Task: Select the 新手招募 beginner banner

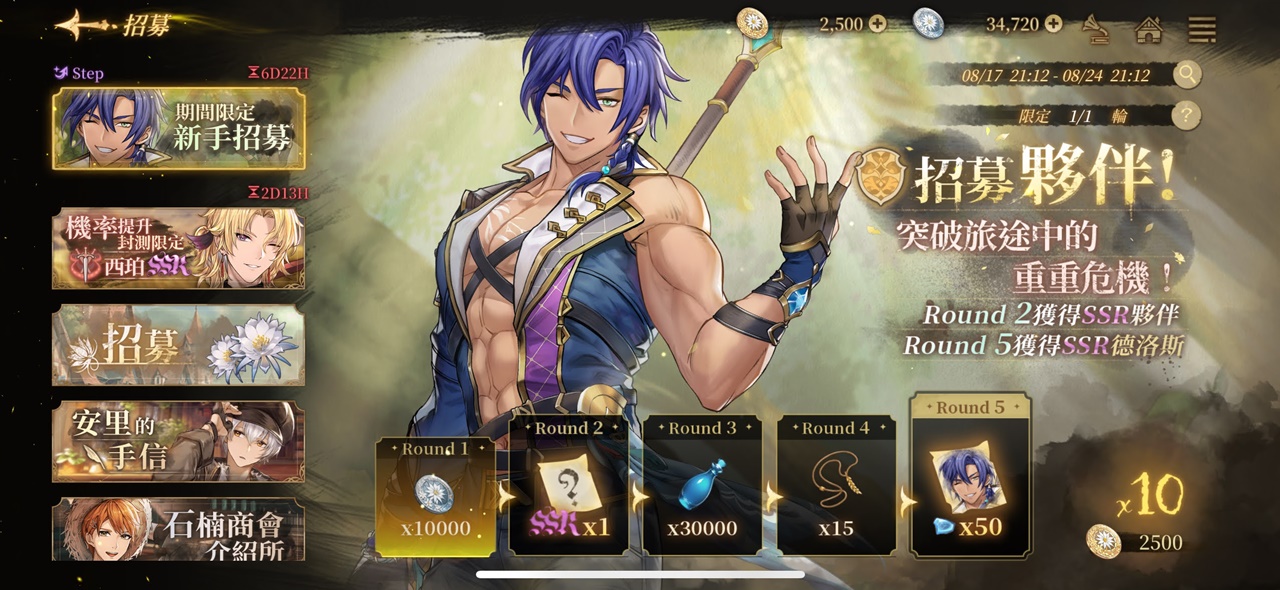Action: [x=179, y=128]
